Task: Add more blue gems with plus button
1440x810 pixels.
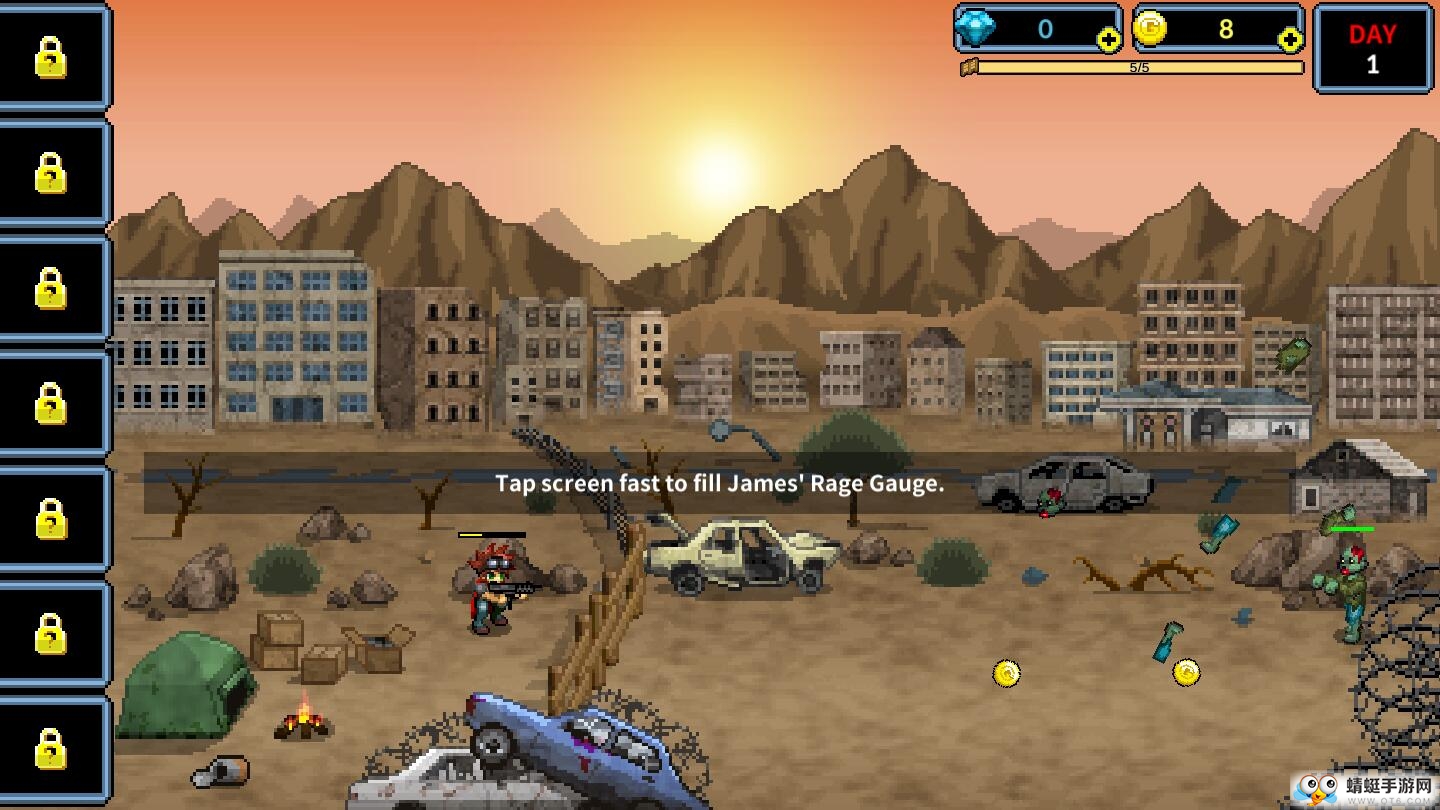Action: 1108,40
